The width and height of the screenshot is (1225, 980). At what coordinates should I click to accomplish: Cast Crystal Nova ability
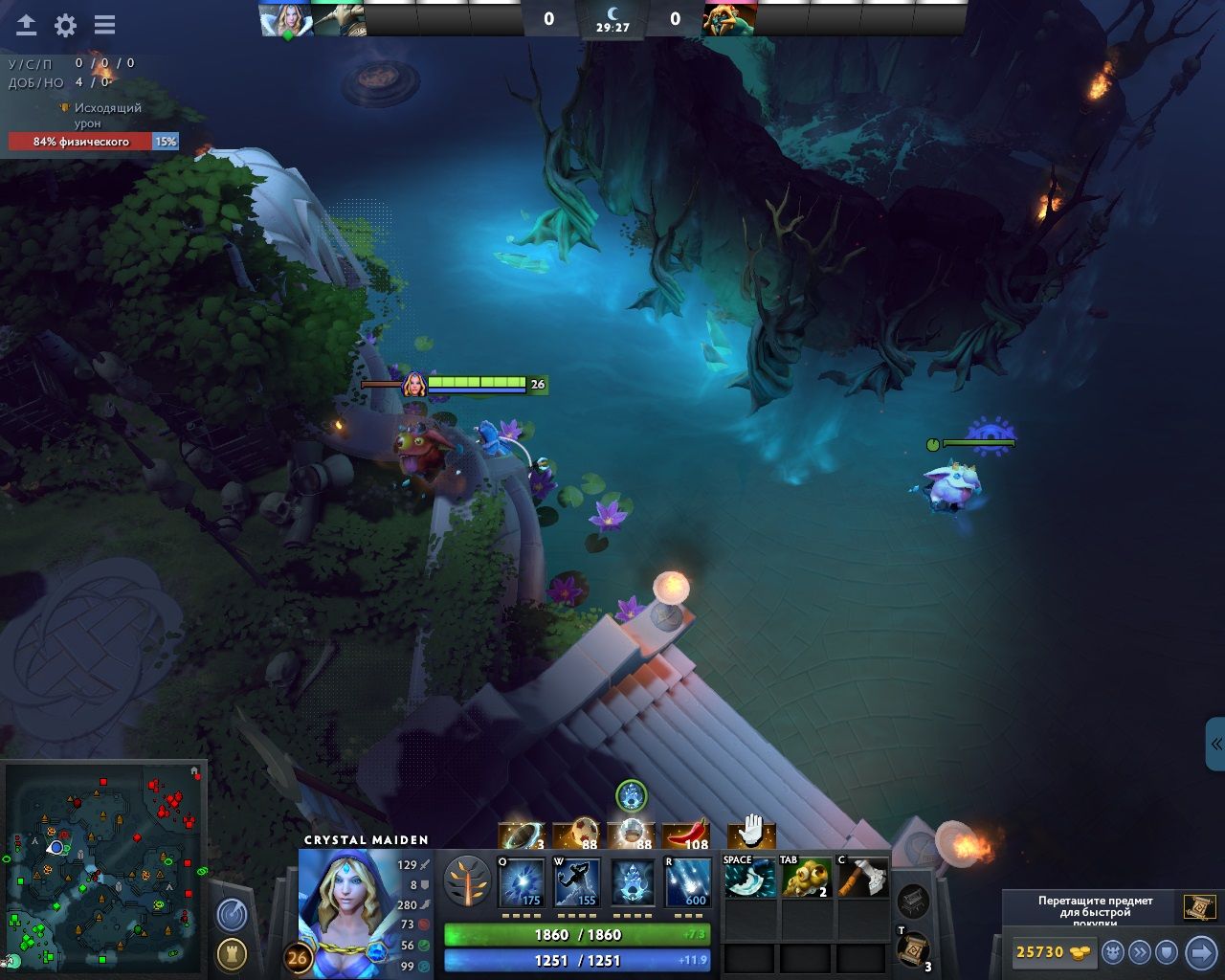click(523, 881)
